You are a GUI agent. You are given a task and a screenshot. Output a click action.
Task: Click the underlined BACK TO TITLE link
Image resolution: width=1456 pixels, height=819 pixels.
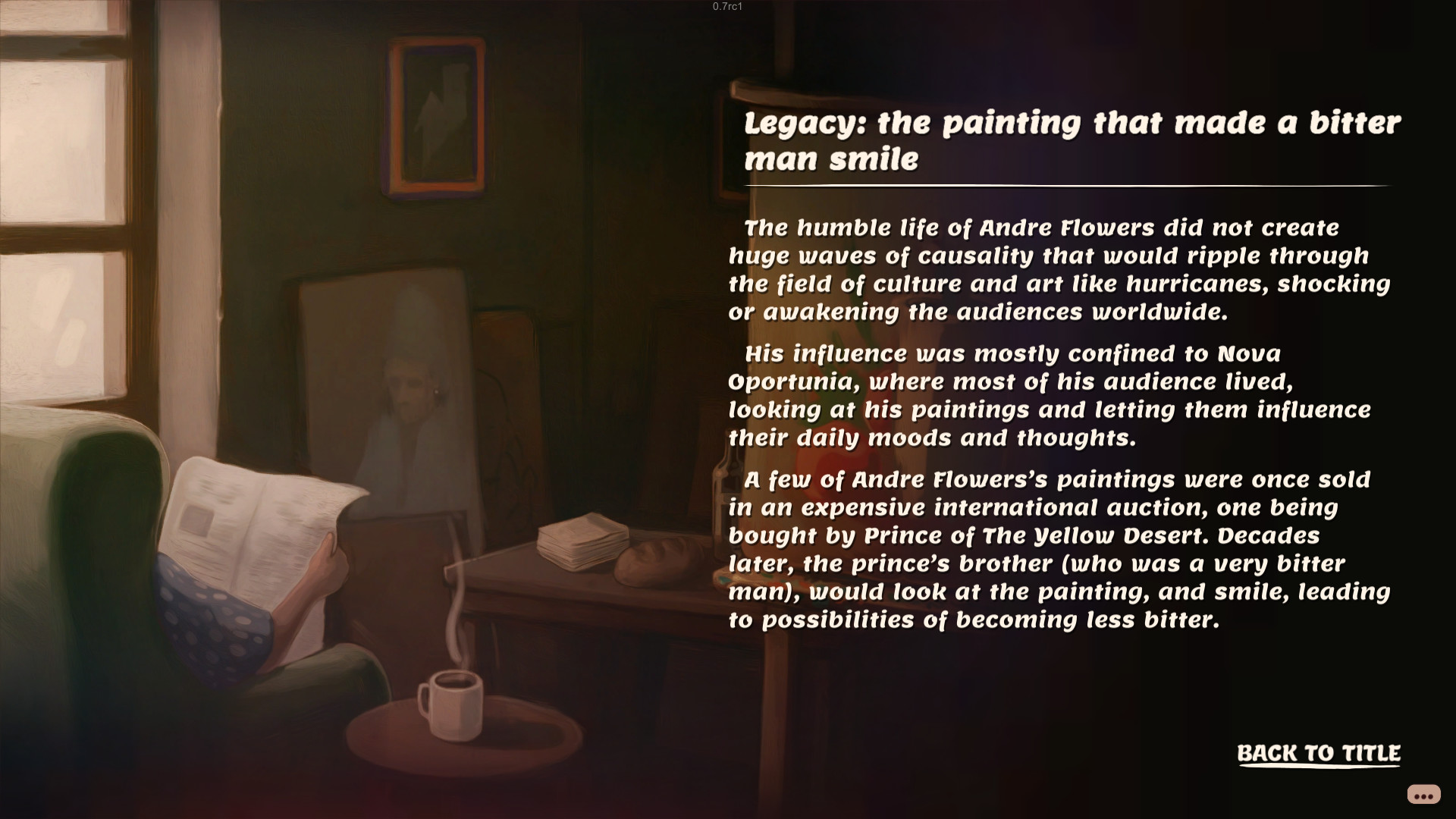tap(1320, 754)
